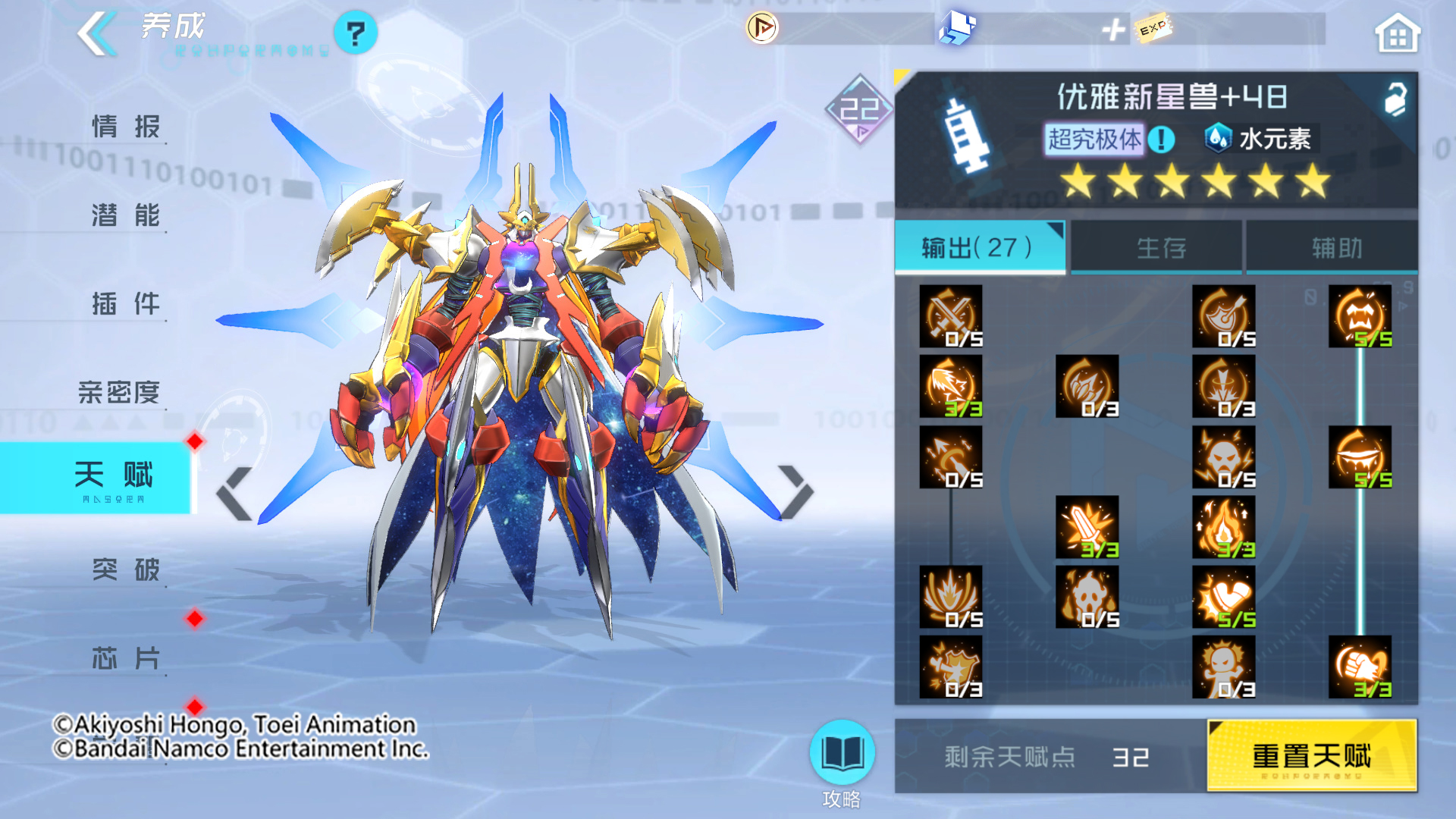This screenshot has width=1456, height=819.
Task: Click the plus icon next to EXP ticket
Action: (1112, 30)
